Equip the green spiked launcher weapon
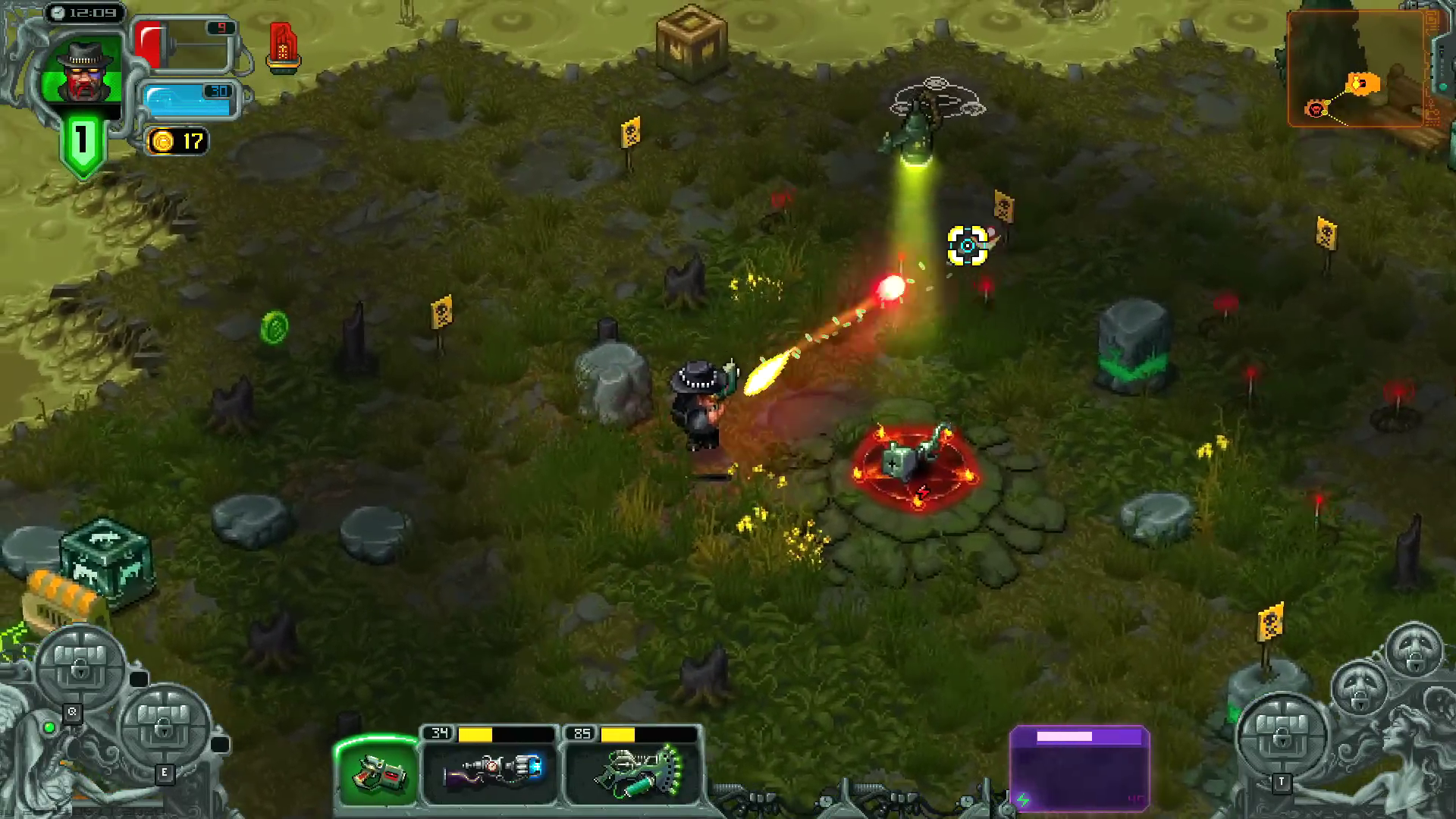 pos(632,769)
